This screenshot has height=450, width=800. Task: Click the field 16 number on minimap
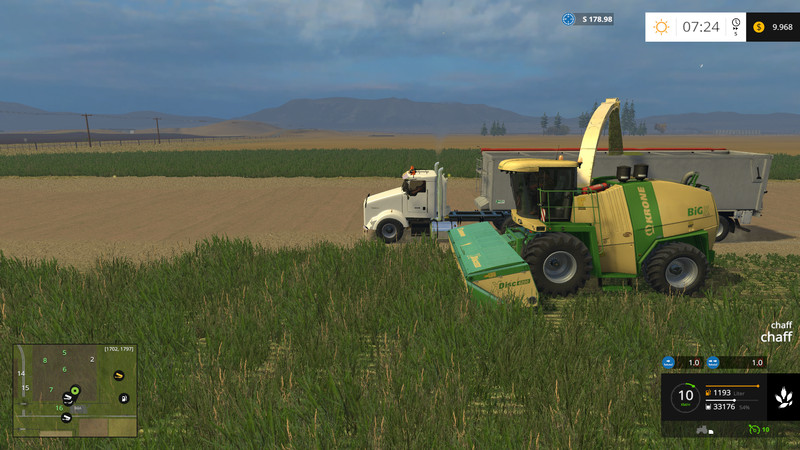(x=59, y=408)
